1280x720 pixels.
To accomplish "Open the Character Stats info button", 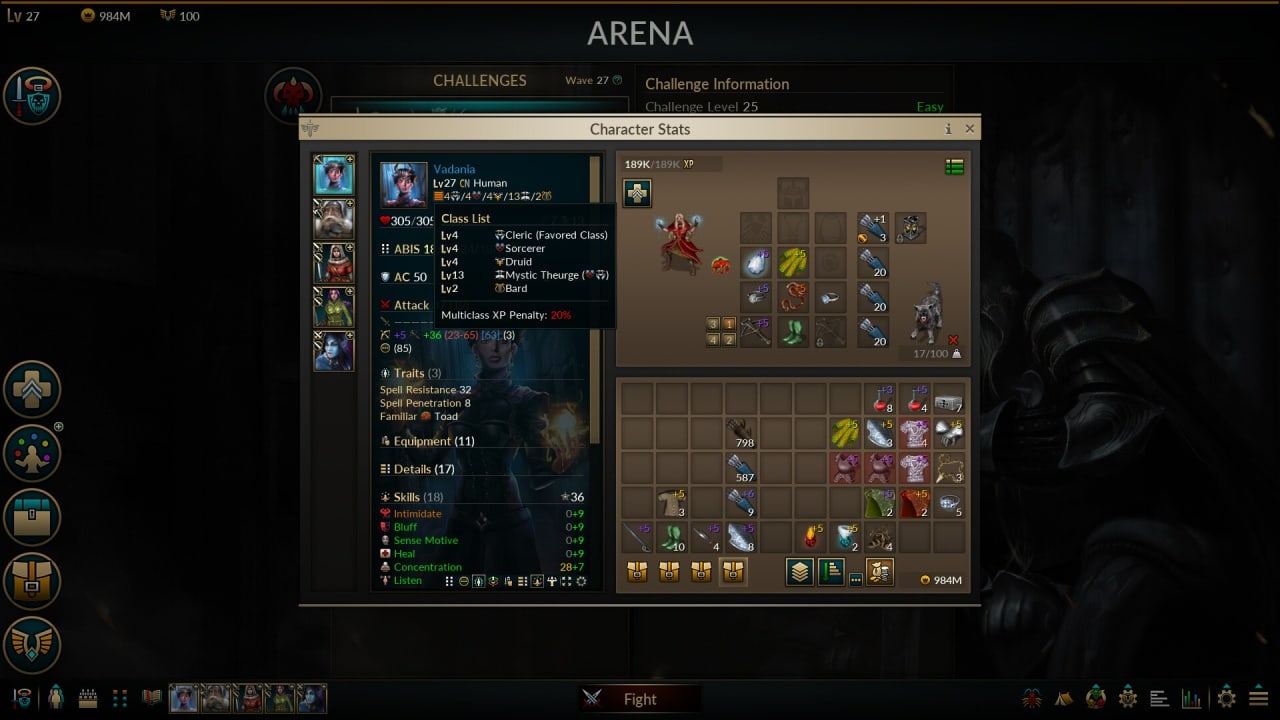I will [x=948, y=129].
